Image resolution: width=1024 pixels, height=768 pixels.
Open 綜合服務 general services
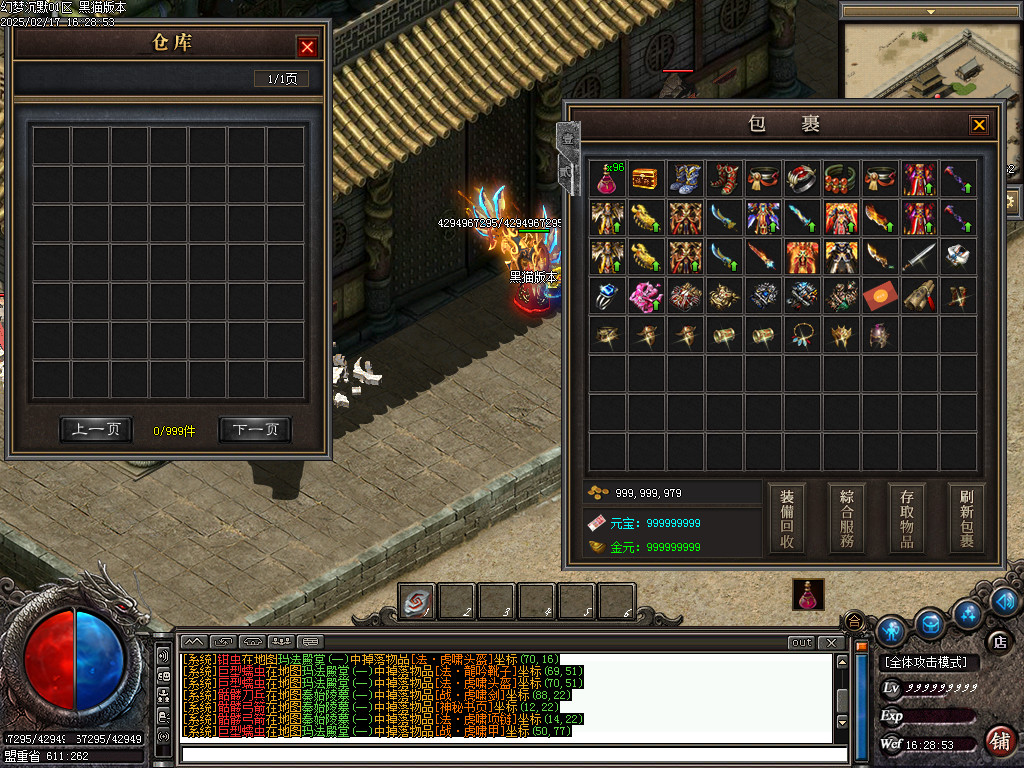tap(847, 519)
